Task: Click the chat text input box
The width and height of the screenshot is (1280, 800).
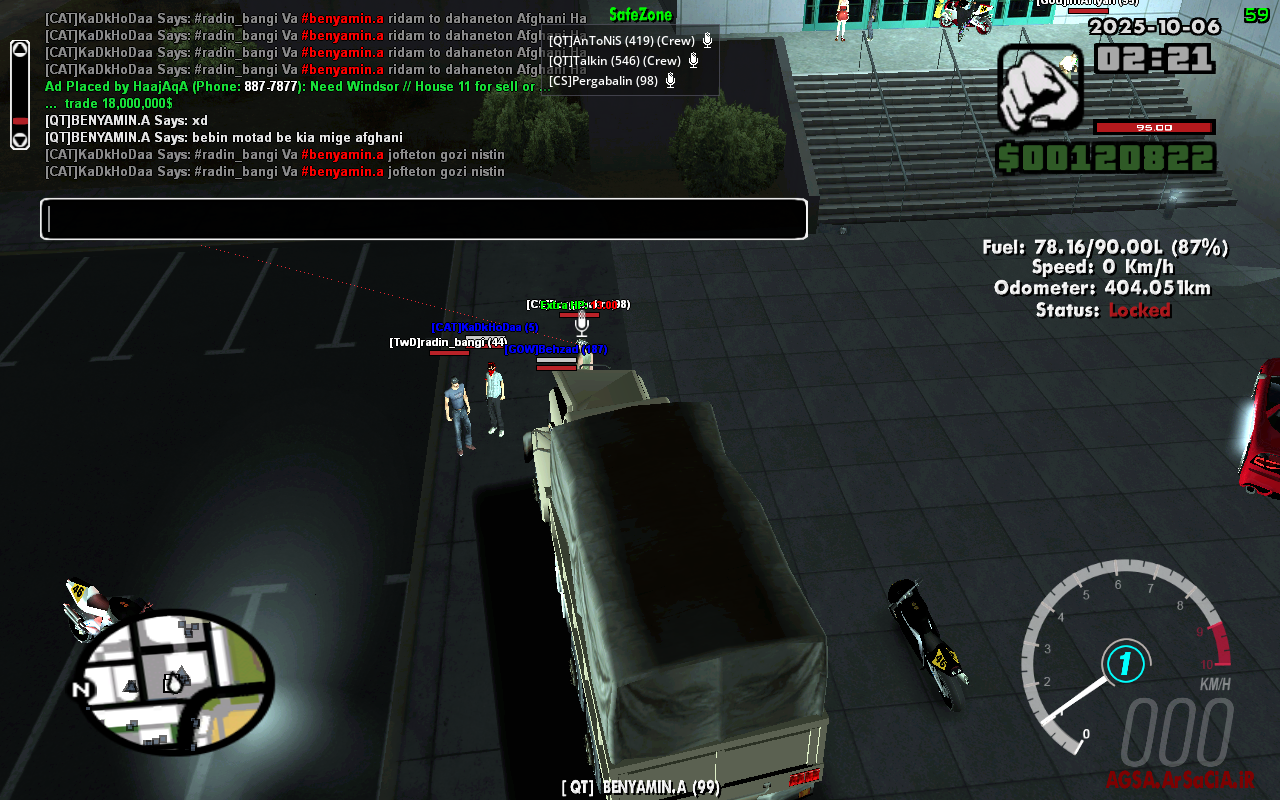Action: pyautogui.click(x=423, y=219)
